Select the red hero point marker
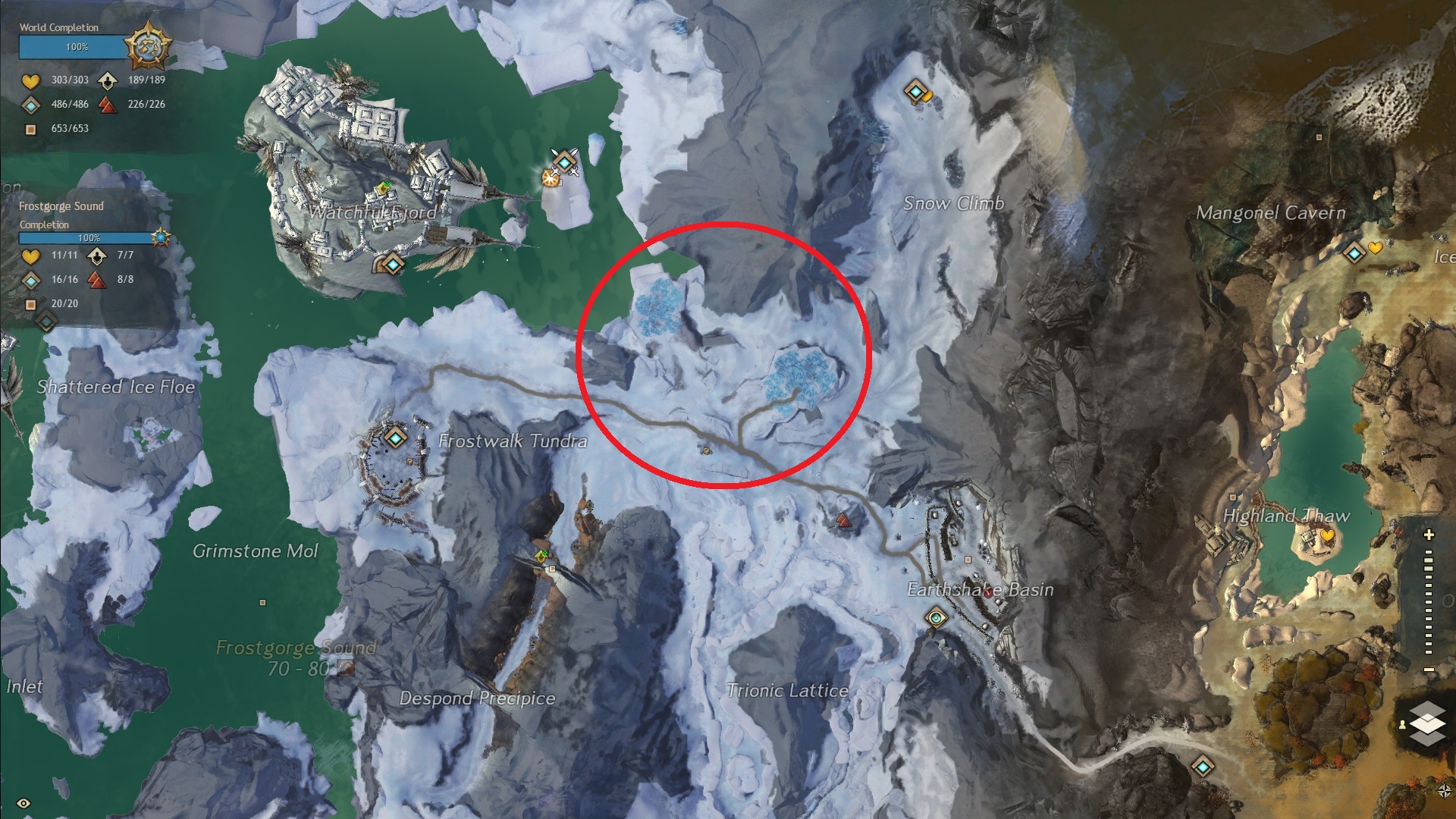This screenshot has width=1456, height=819. pos(843,520)
